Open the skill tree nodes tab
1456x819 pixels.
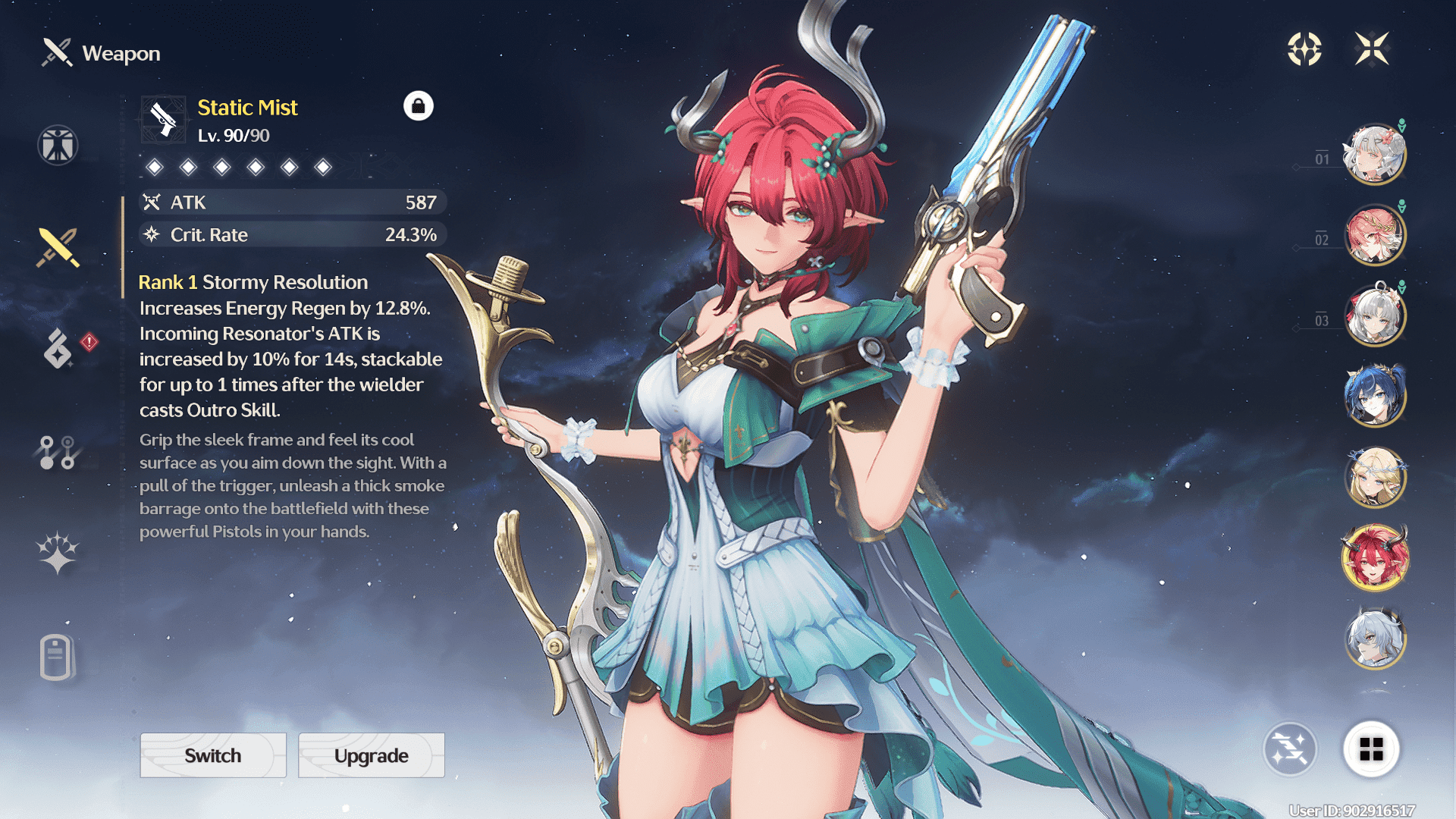[x=58, y=452]
